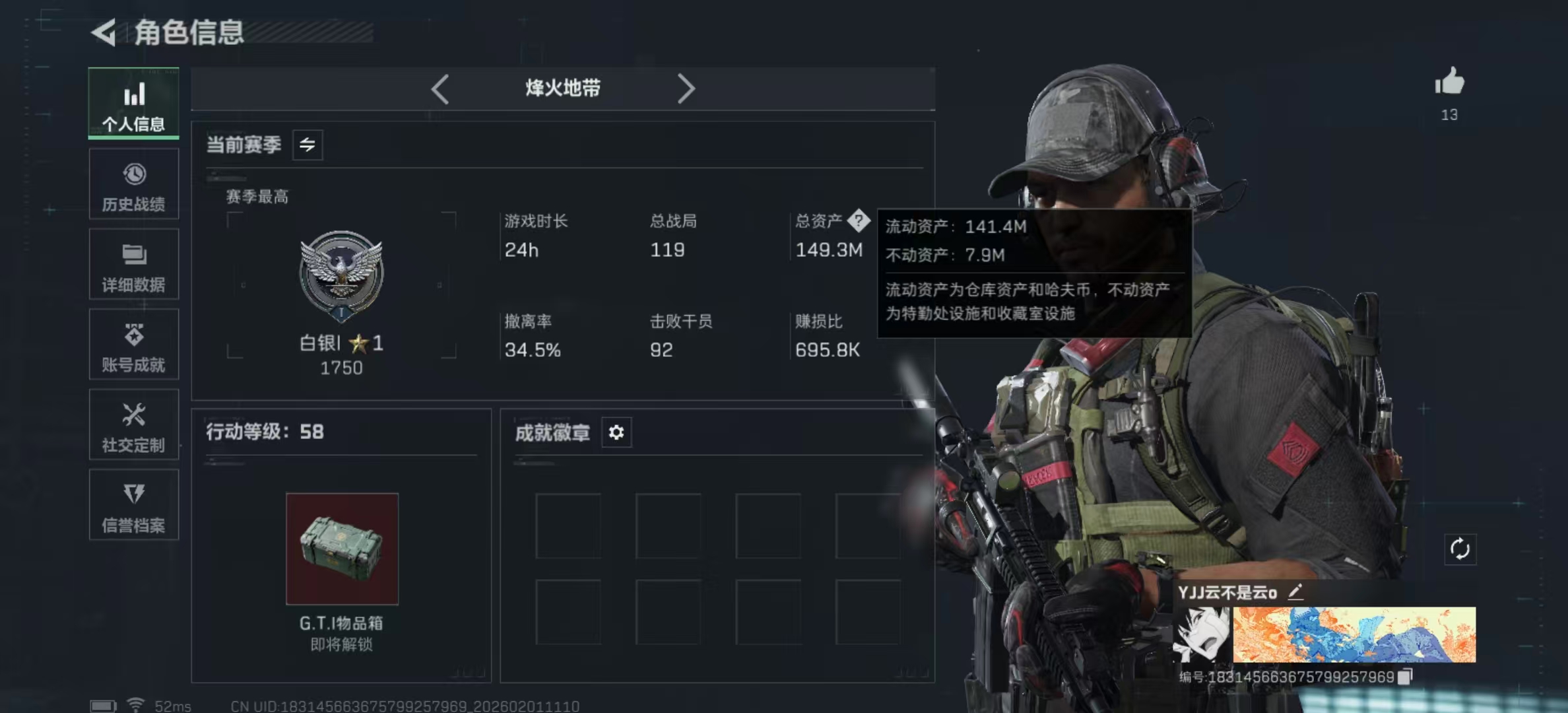Give a thumbs up like to the player
The image size is (1568, 713).
tap(1449, 83)
